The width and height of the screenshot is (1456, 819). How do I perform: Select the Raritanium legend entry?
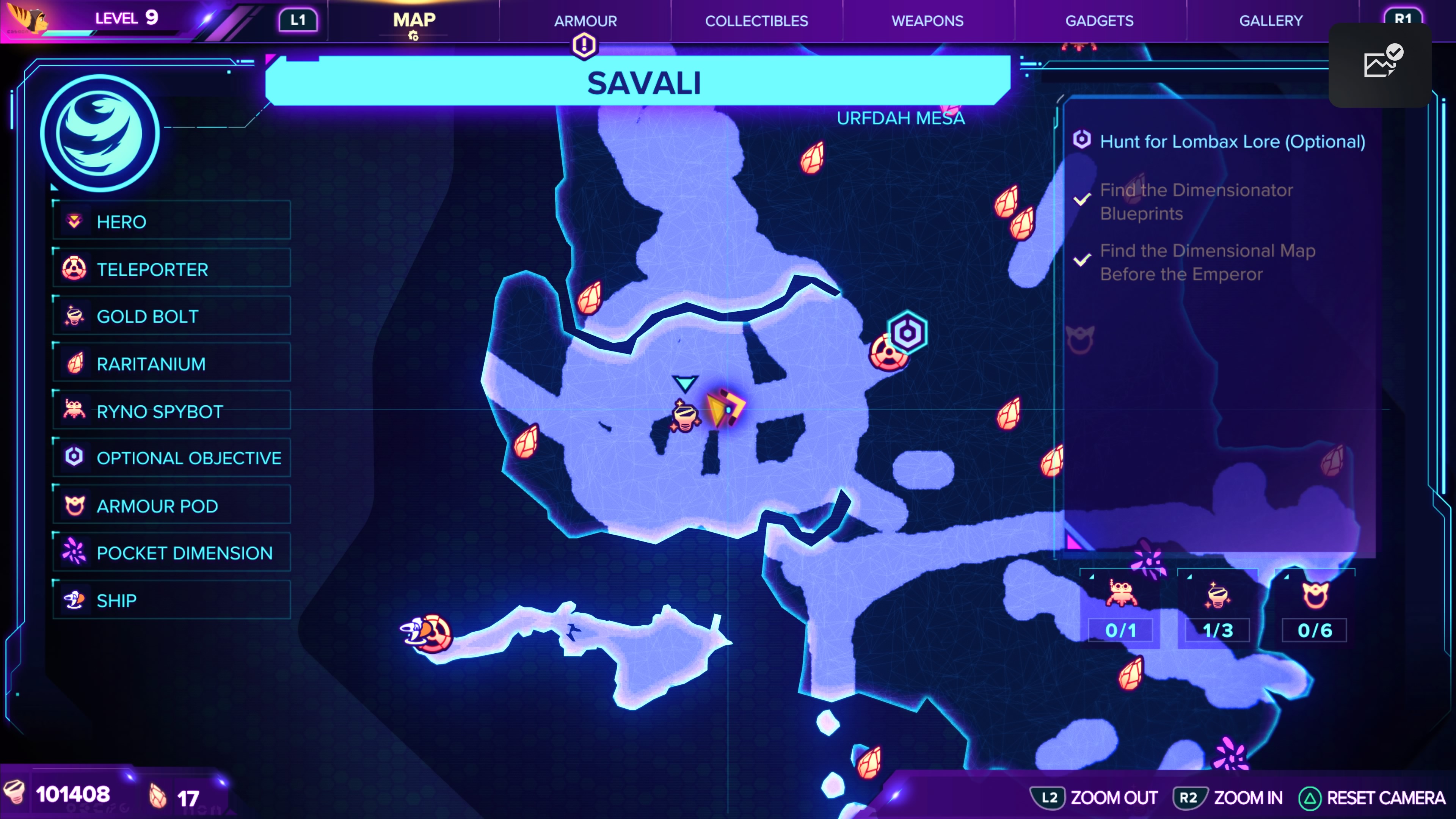click(x=171, y=364)
